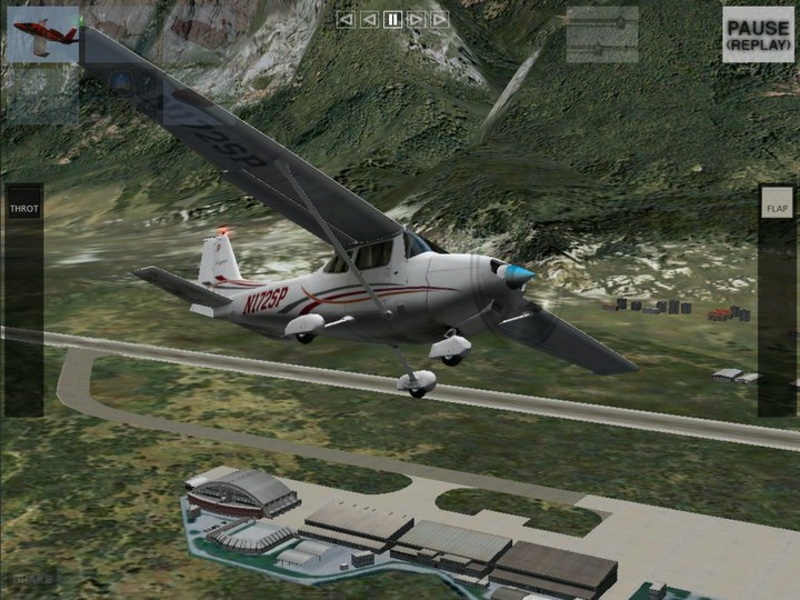The height and width of the screenshot is (600, 800).
Task: Fast rewind the replay with the leftmost arrow
Action: pyautogui.click(x=346, y=19)
